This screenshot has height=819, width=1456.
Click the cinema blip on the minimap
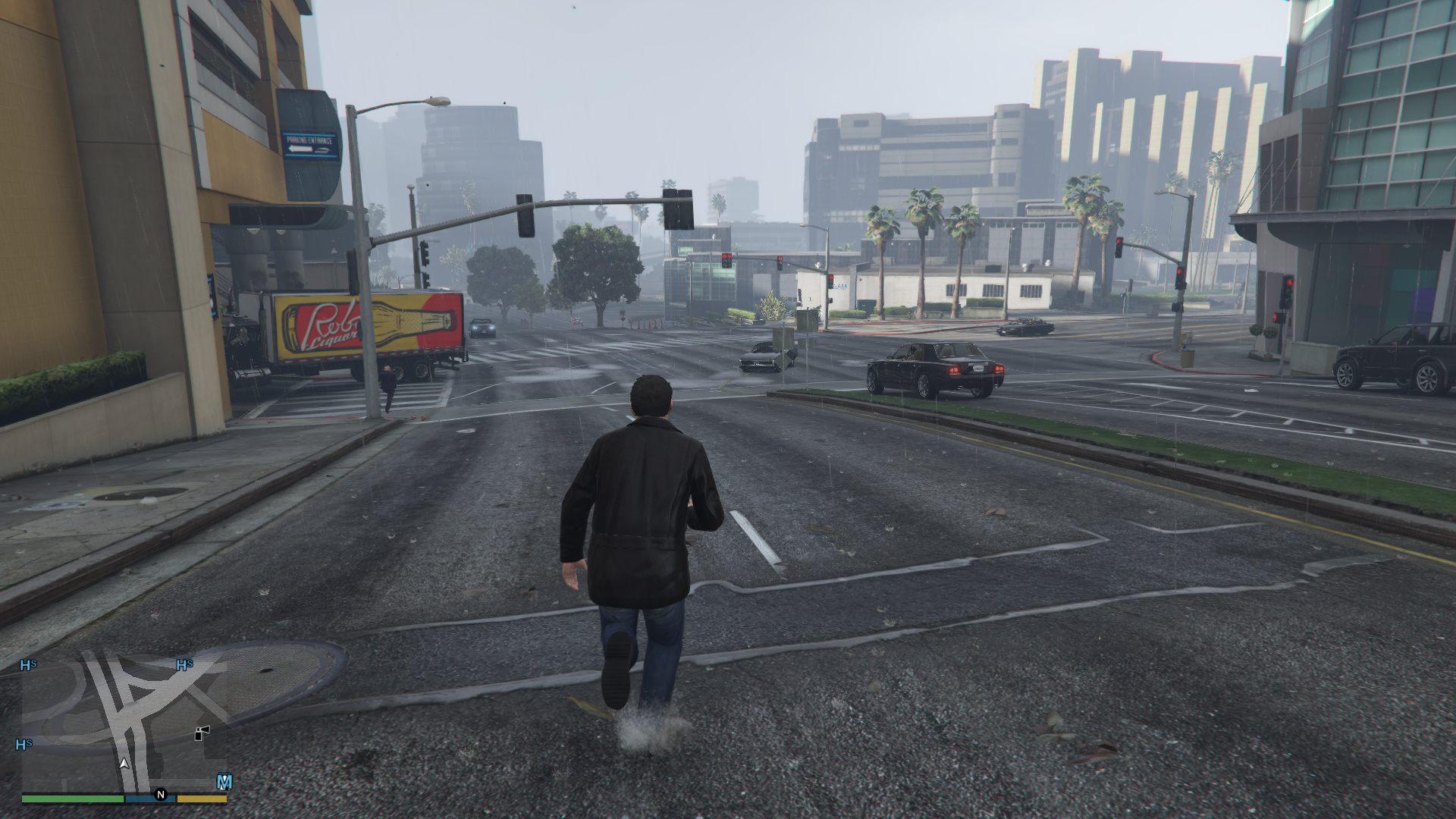(202, 733)
